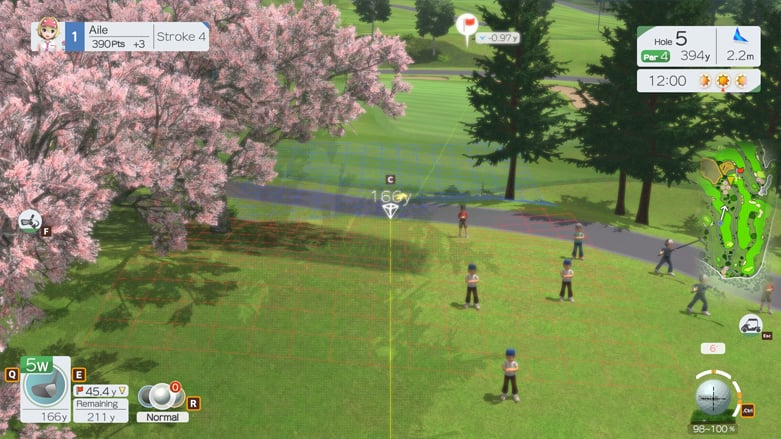Select the golf cart icon beside the cherry tree
This screenshot has height=439, width=781.
pos(29,221)
